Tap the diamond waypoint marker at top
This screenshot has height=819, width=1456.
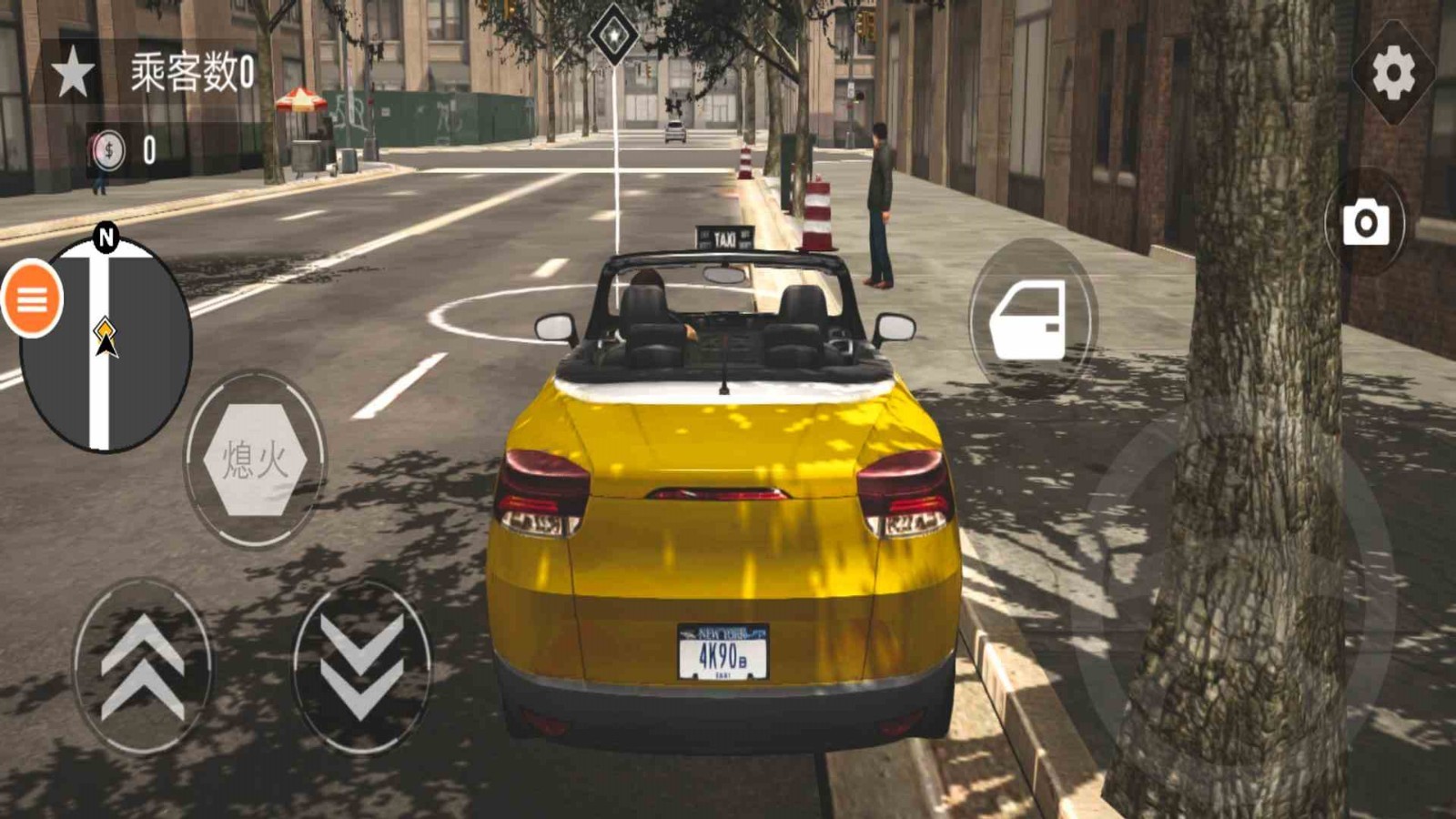[613, 35]
